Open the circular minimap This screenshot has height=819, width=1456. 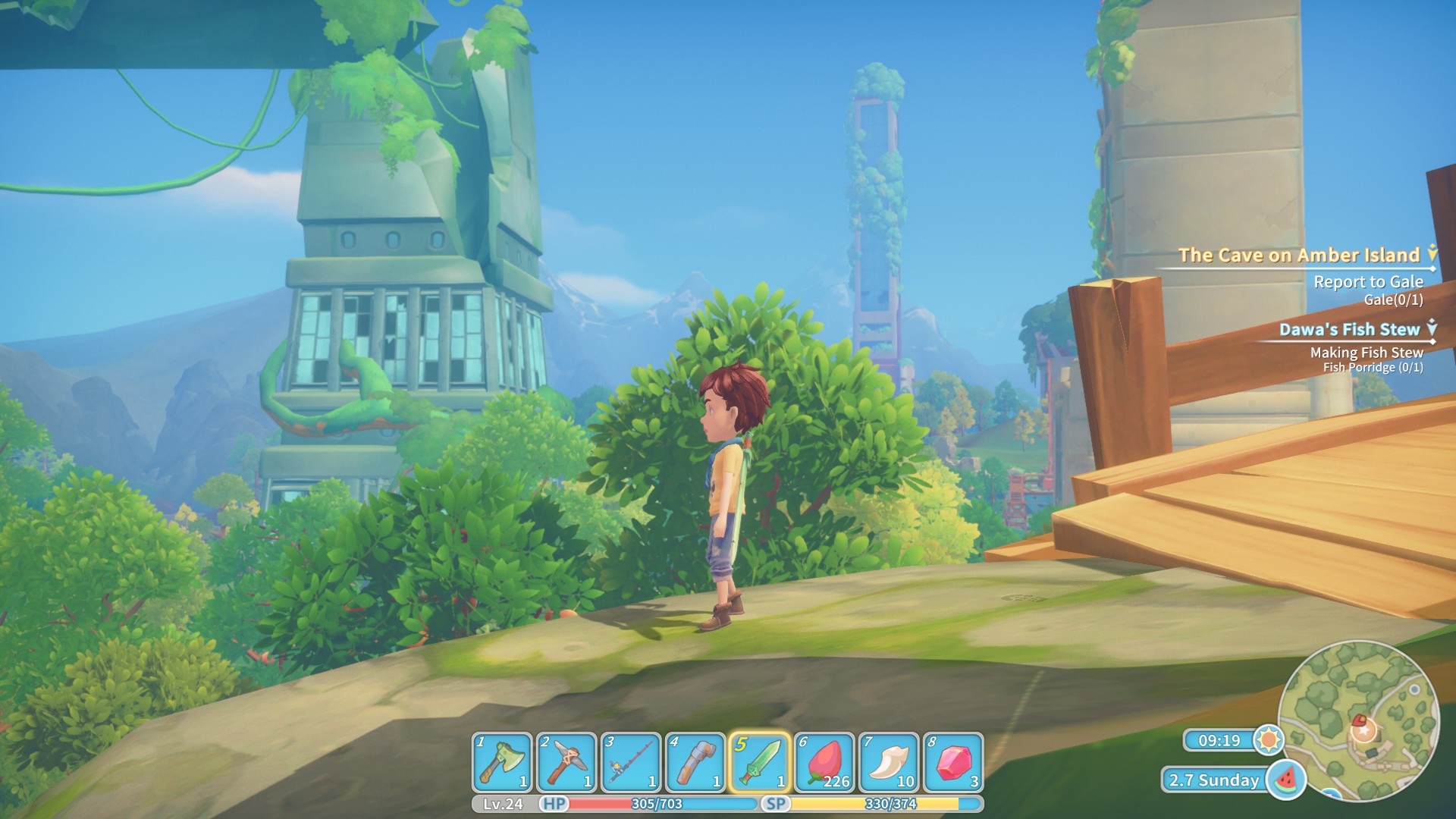pos(1358,720)
